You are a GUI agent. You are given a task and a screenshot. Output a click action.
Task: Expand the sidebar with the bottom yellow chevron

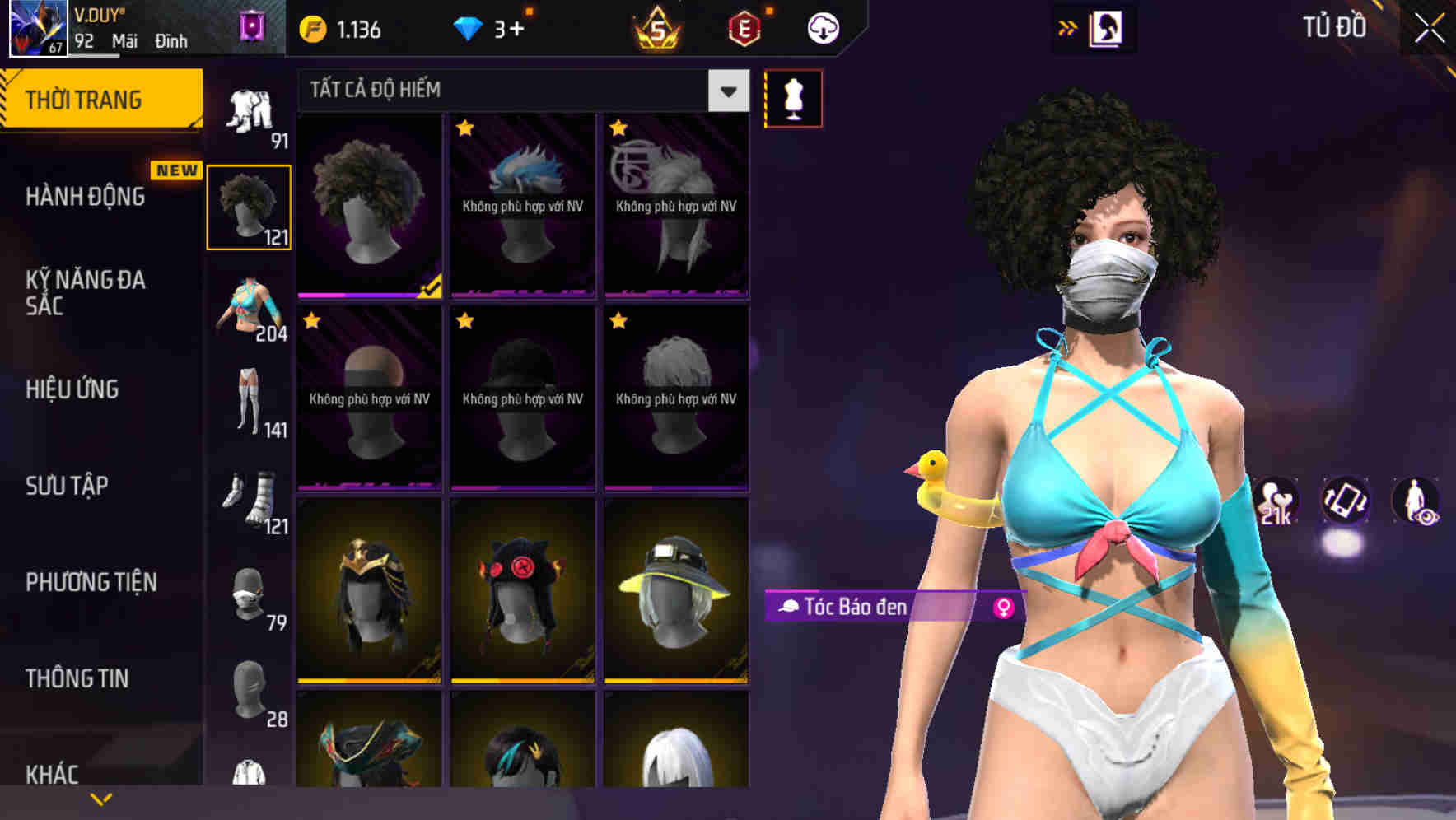pyautogui.click(x=101, y=797)
